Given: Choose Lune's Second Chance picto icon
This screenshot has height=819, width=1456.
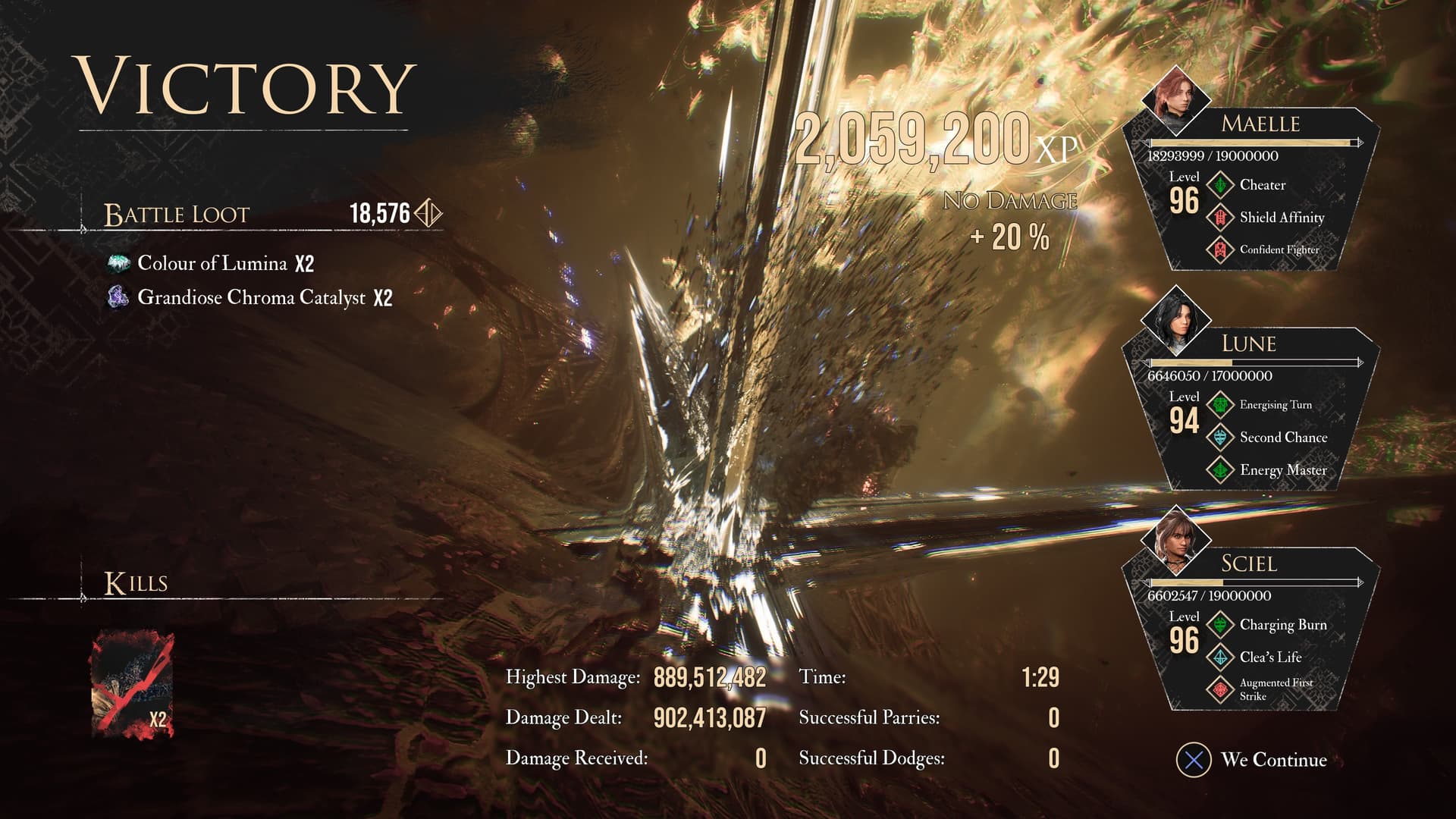Looking at the screenshot, I should point(1220,438).
